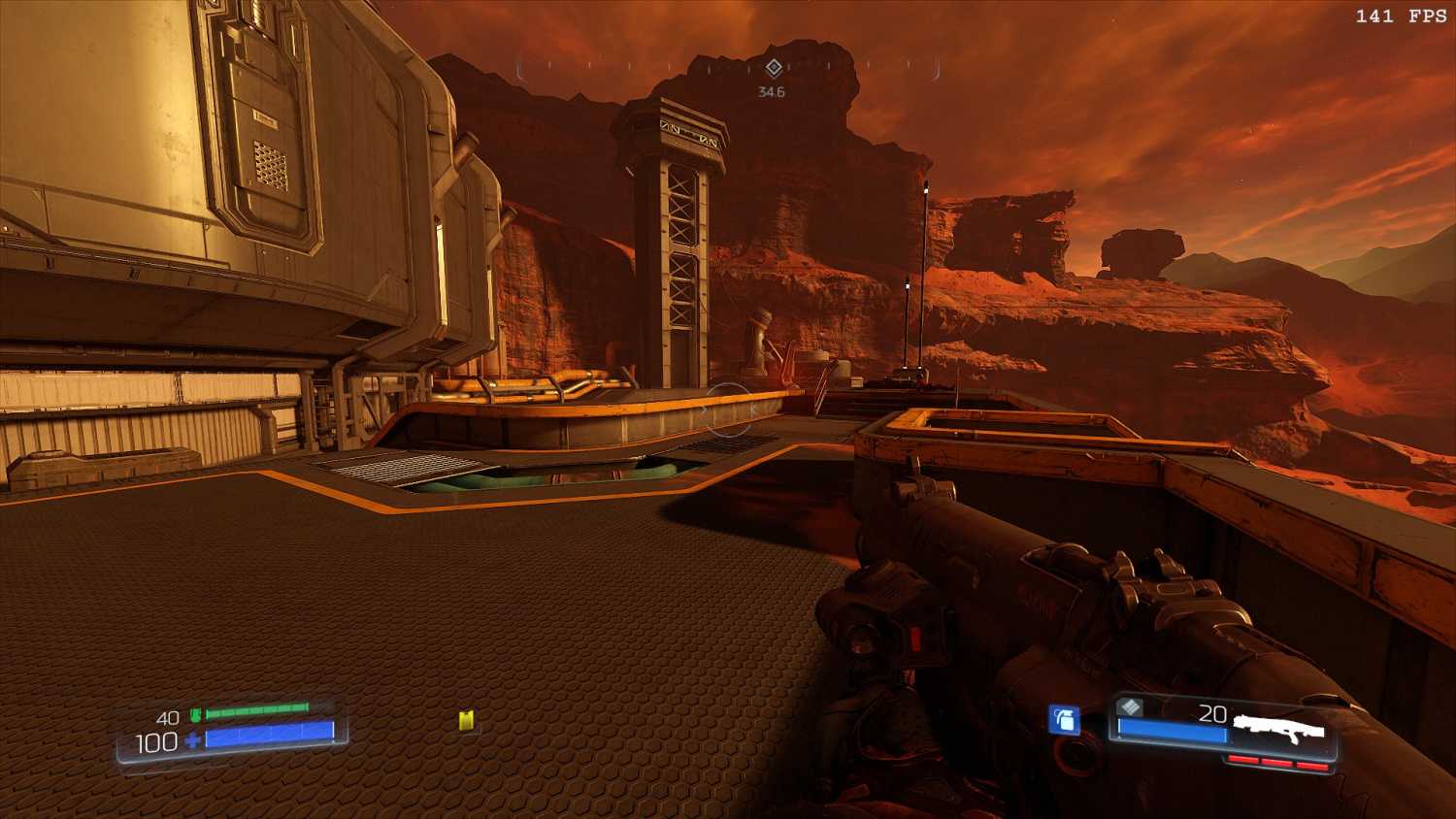Viewport: 1456px width, 819px height.
Task: Click the grey weapon mod icon
Action: 1130,706
